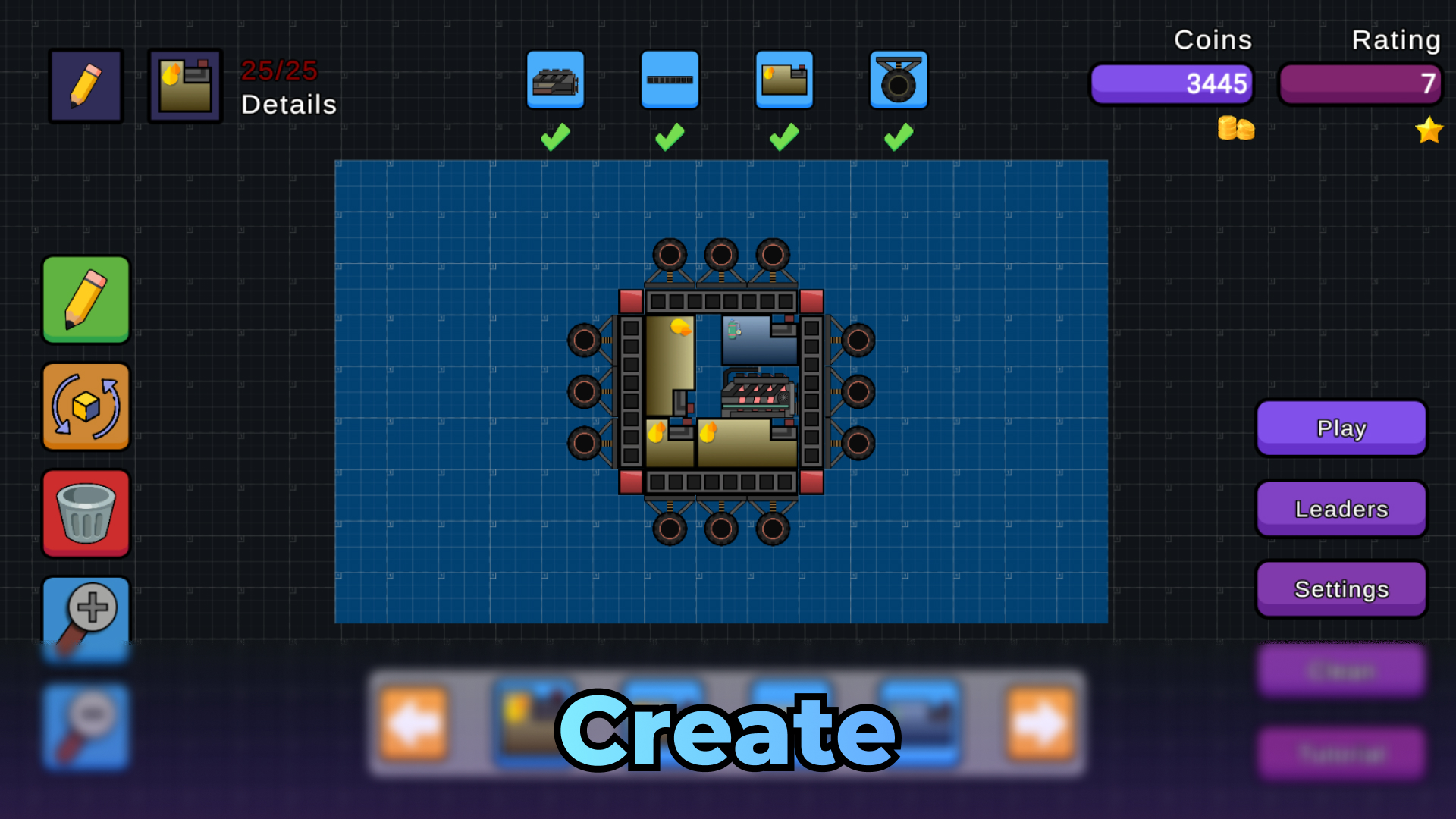Click the Rating progress bar
This screenshot has width=1456, height=819.
click(x=1358, y=84)
